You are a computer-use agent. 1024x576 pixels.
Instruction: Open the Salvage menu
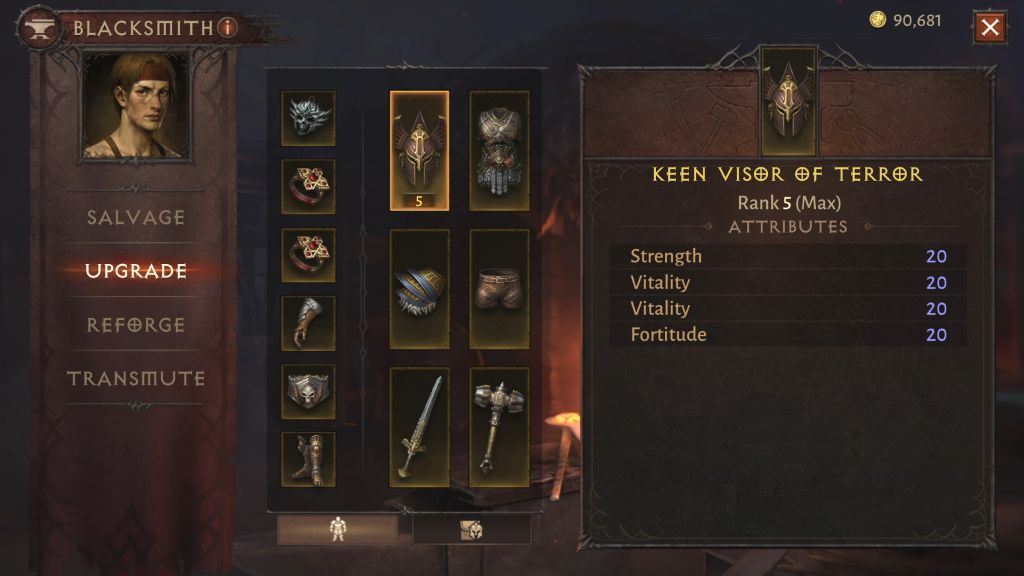(x=136, y=217)
